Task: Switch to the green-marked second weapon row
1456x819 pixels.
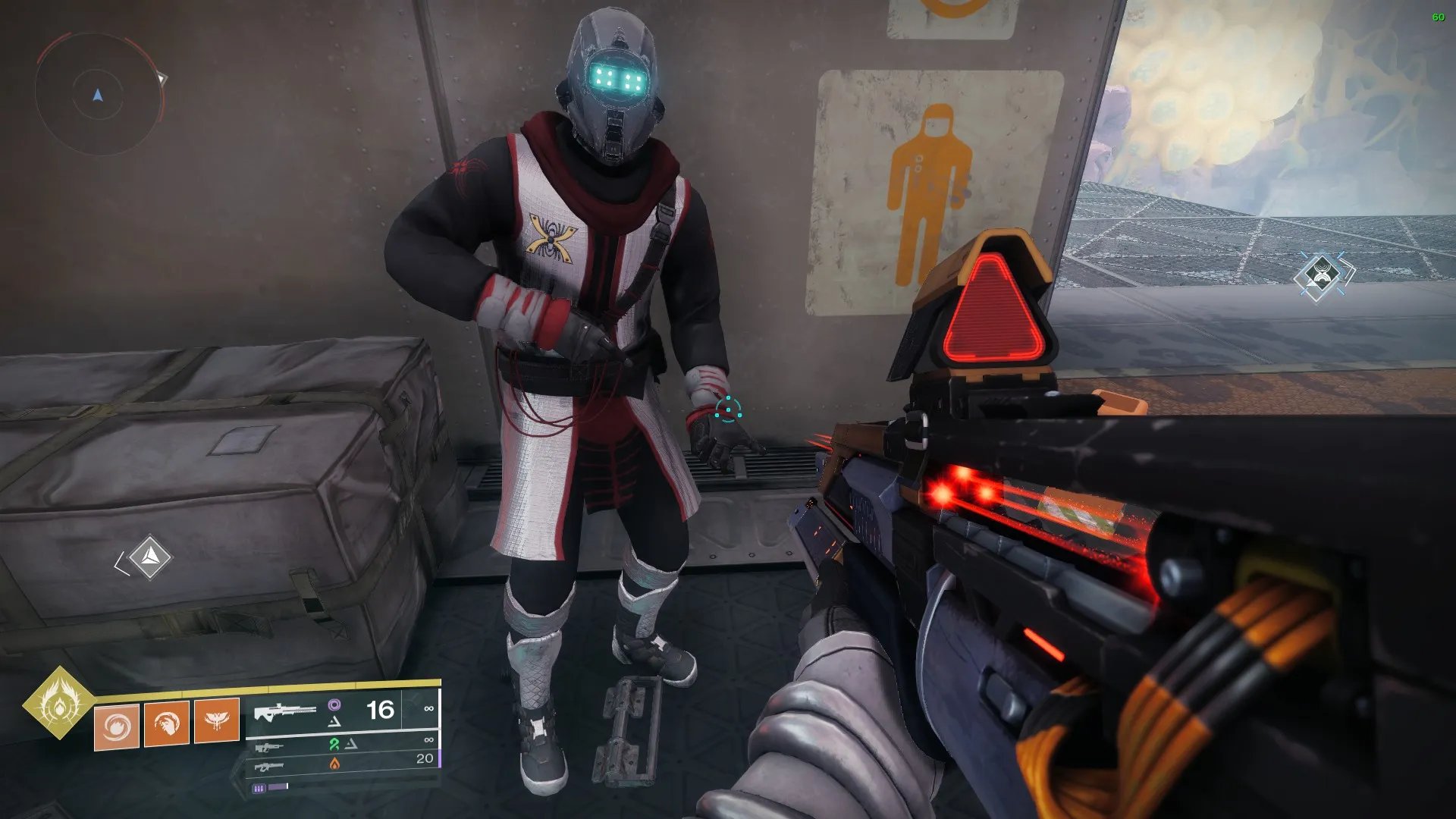Action: coord(341,745)
